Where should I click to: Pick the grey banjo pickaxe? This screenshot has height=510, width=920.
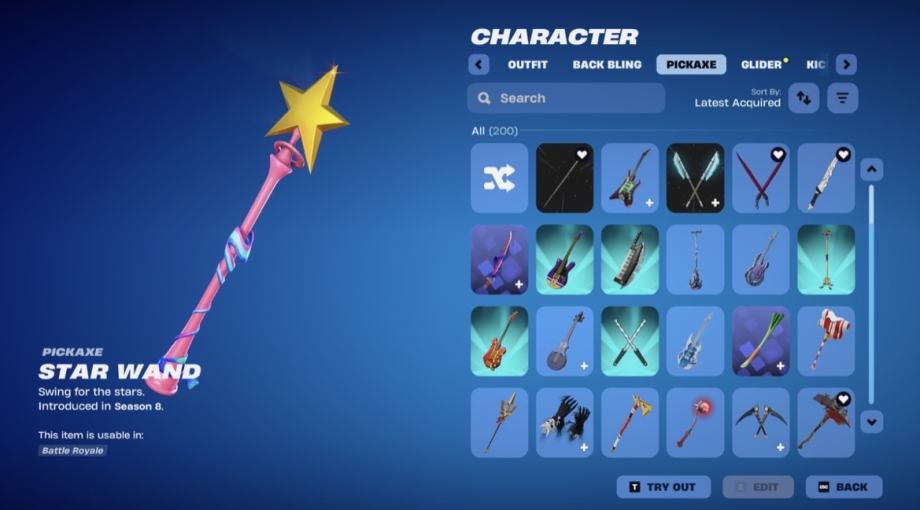point(565,341)
